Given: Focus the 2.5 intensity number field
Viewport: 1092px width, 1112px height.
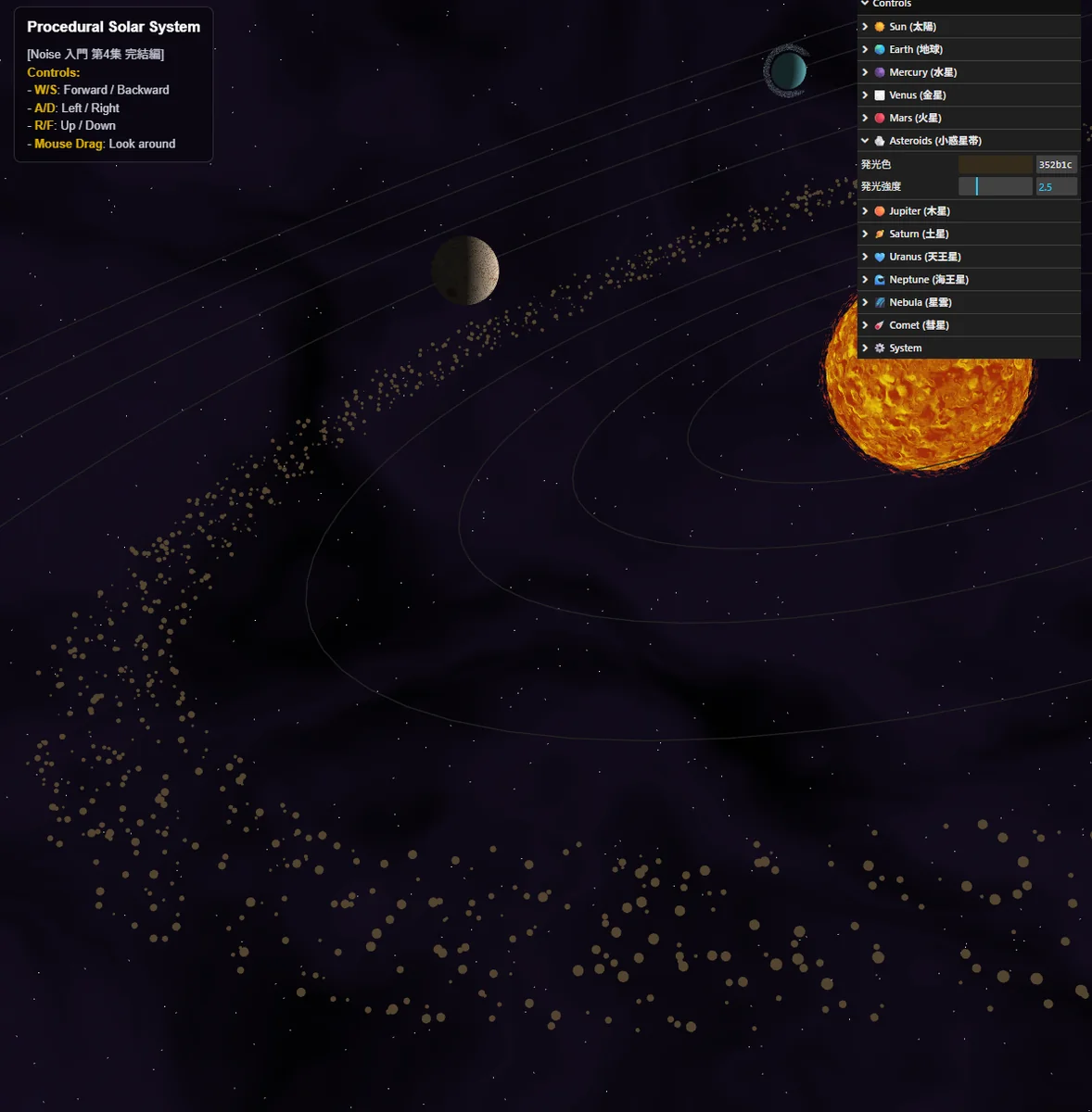Looking at the screenshot, I should pos(1056,186).
